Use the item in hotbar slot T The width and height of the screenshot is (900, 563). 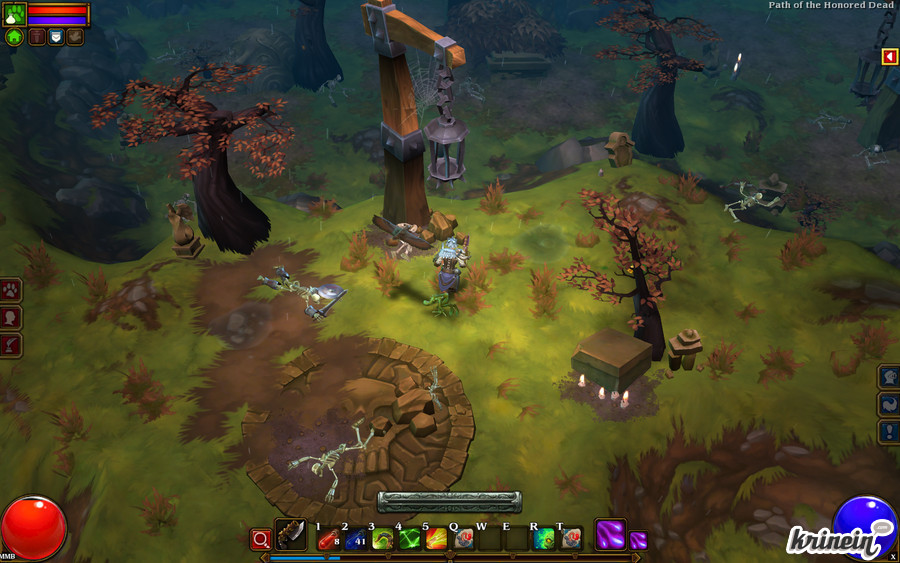click(x=570, y=539)
